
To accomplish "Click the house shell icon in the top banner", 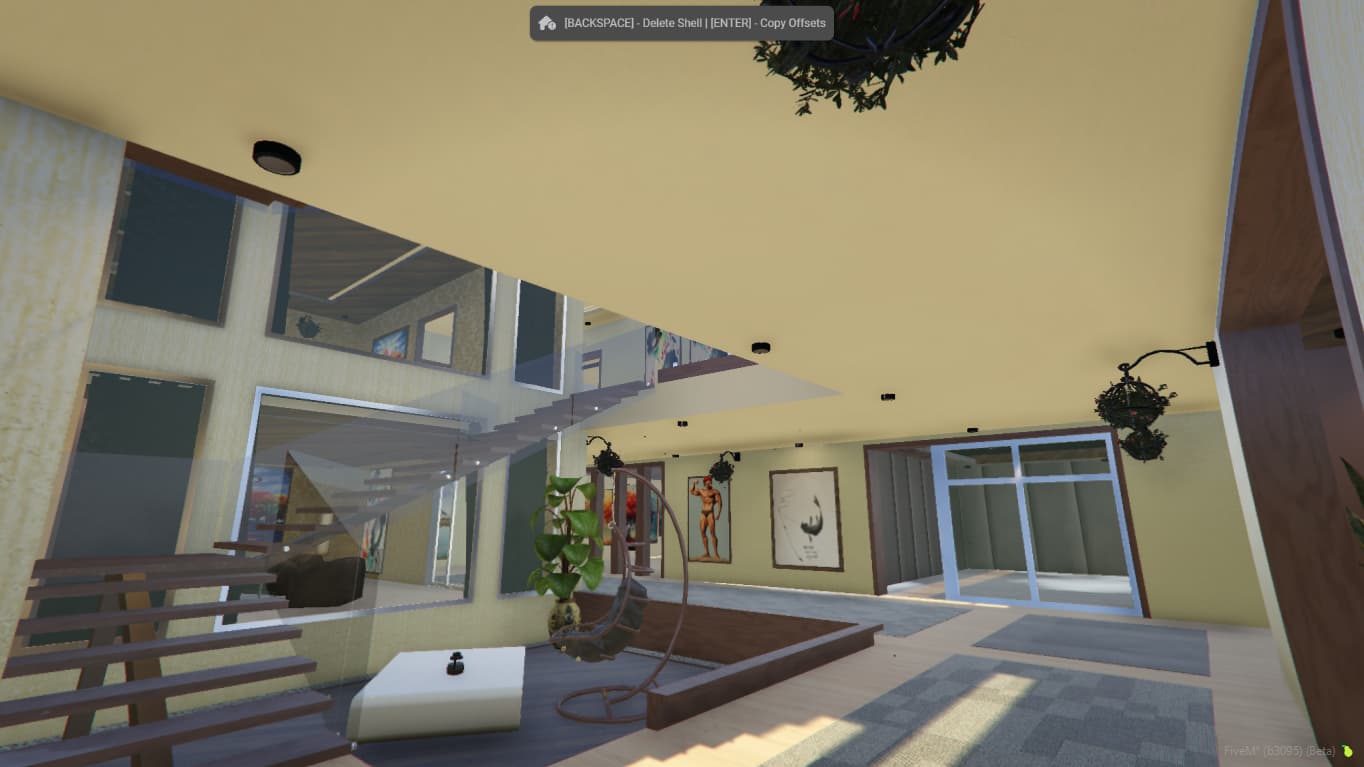I will [x=546, y=21].
